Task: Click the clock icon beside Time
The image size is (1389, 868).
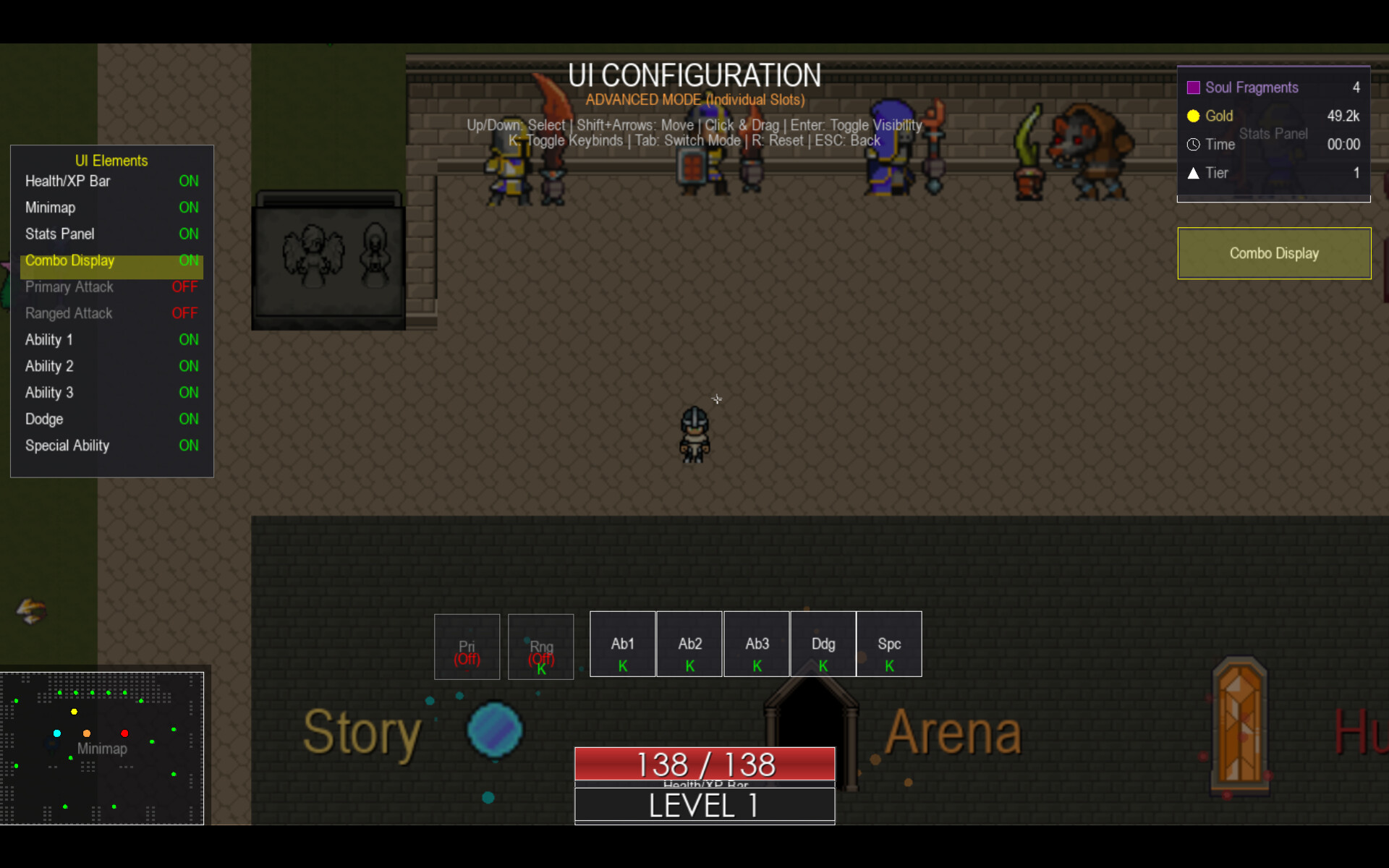Action: pyautogui.click(x=1194, y=144)
